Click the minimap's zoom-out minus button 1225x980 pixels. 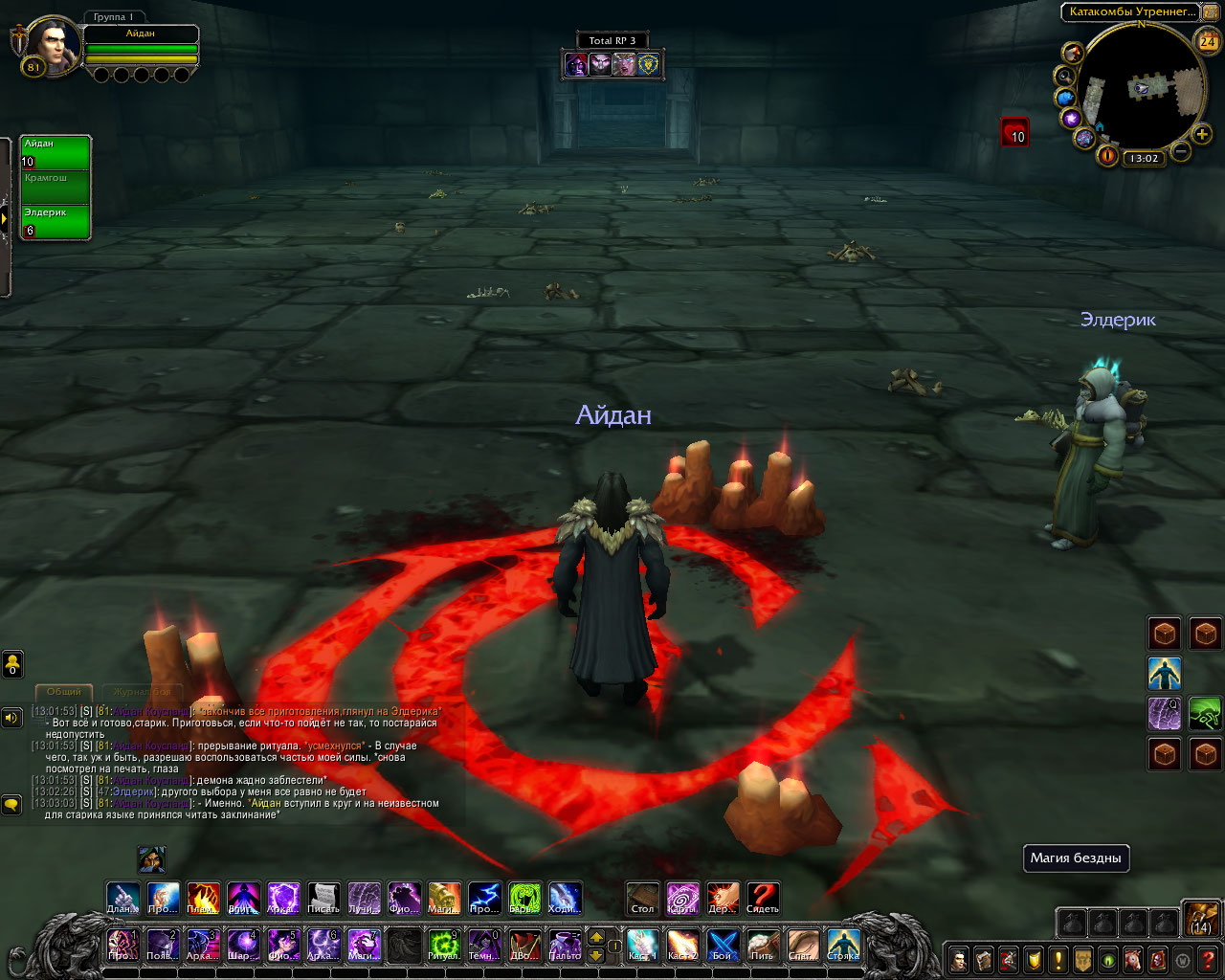click(1181, 151)
